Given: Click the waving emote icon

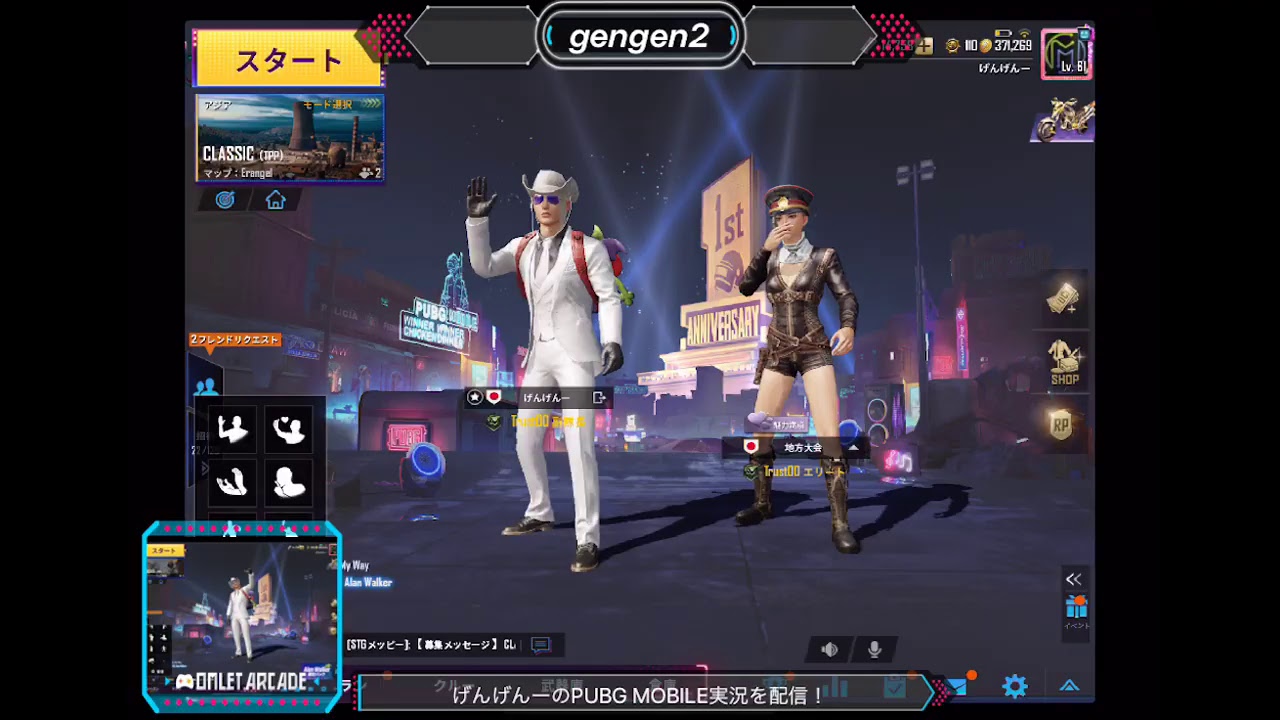Looking at the screenshot, I should (x=232, y=428).
